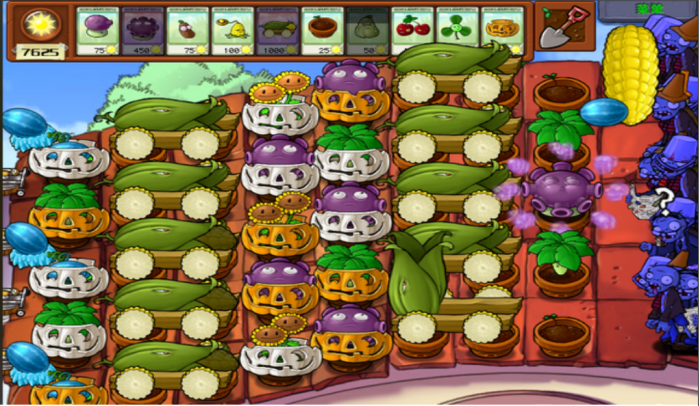
Task: Pick the Flower Pot seed packet
Action: coord(323,30)
